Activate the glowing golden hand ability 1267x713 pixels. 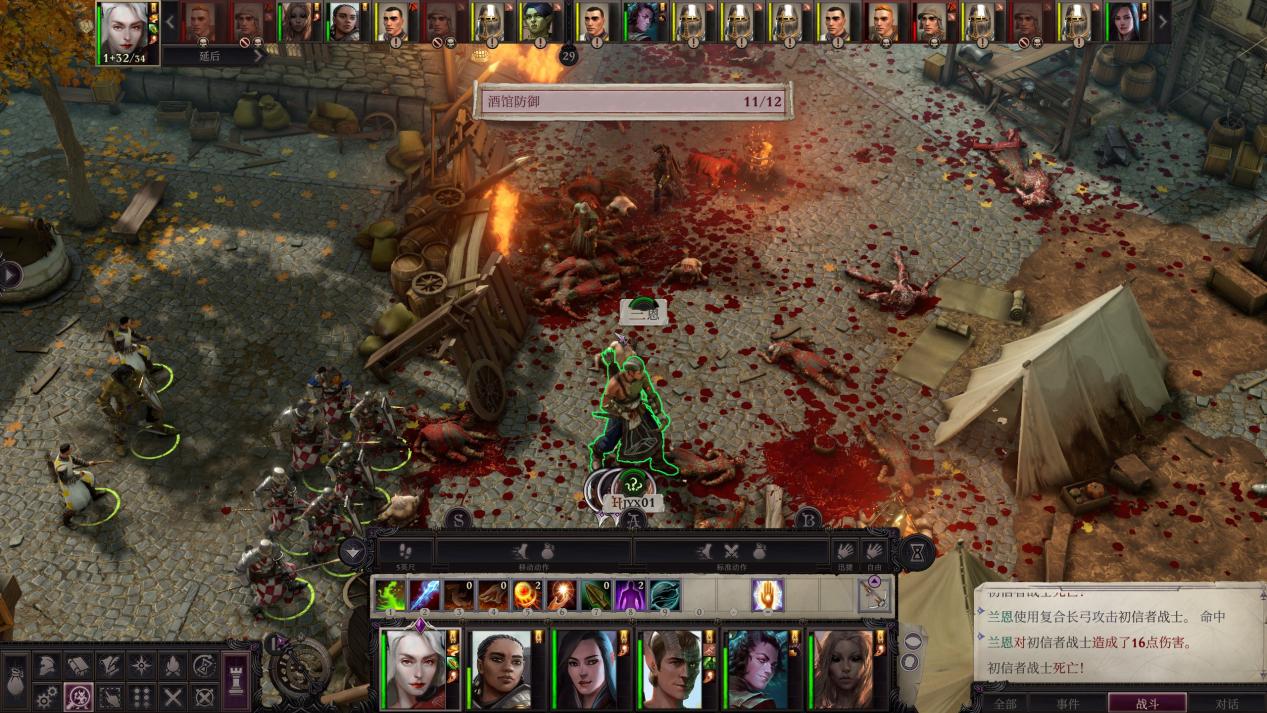click(x=767, y=595)
